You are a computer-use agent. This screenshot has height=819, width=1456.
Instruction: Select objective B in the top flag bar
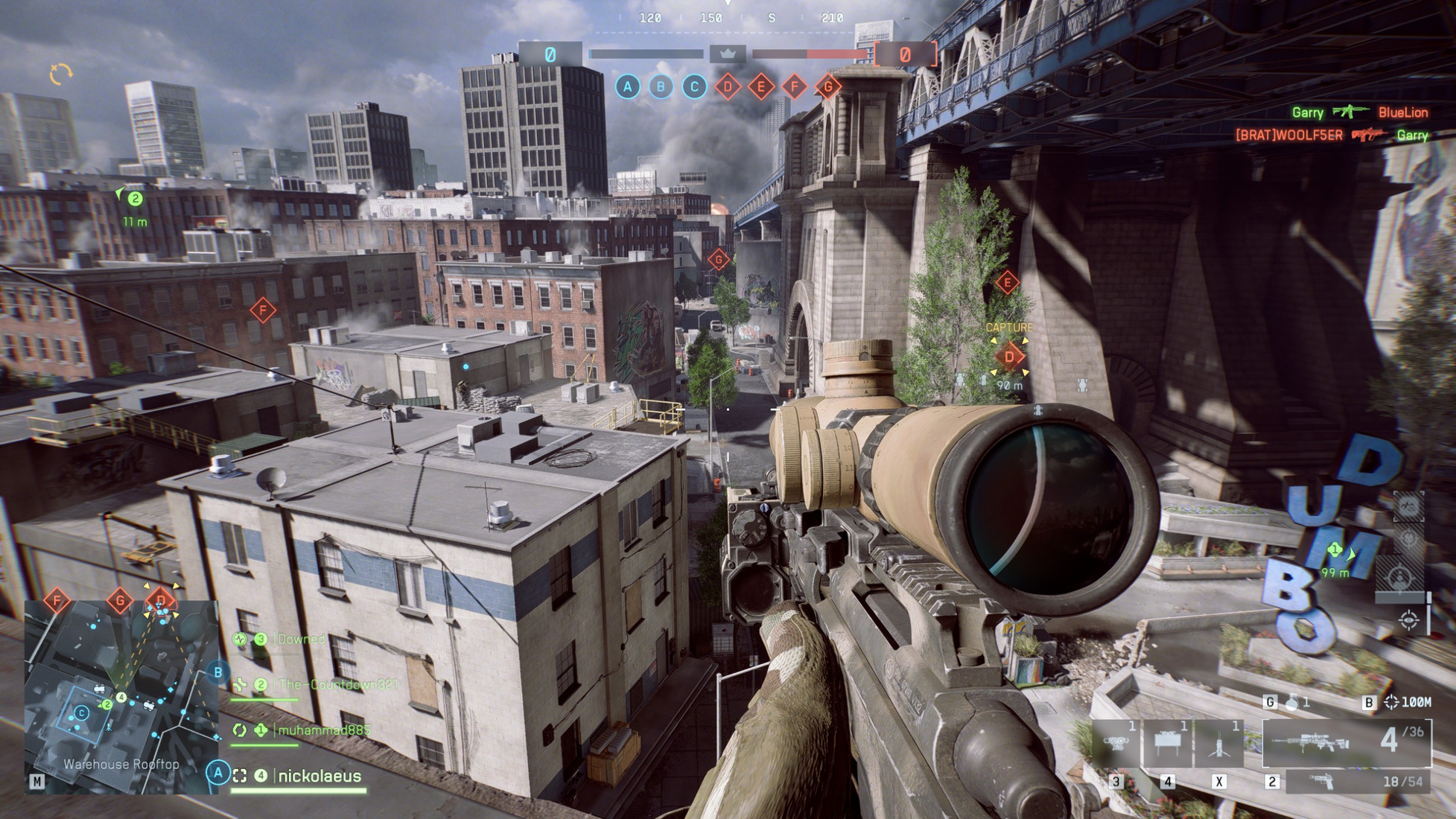(x=661, y=87)
